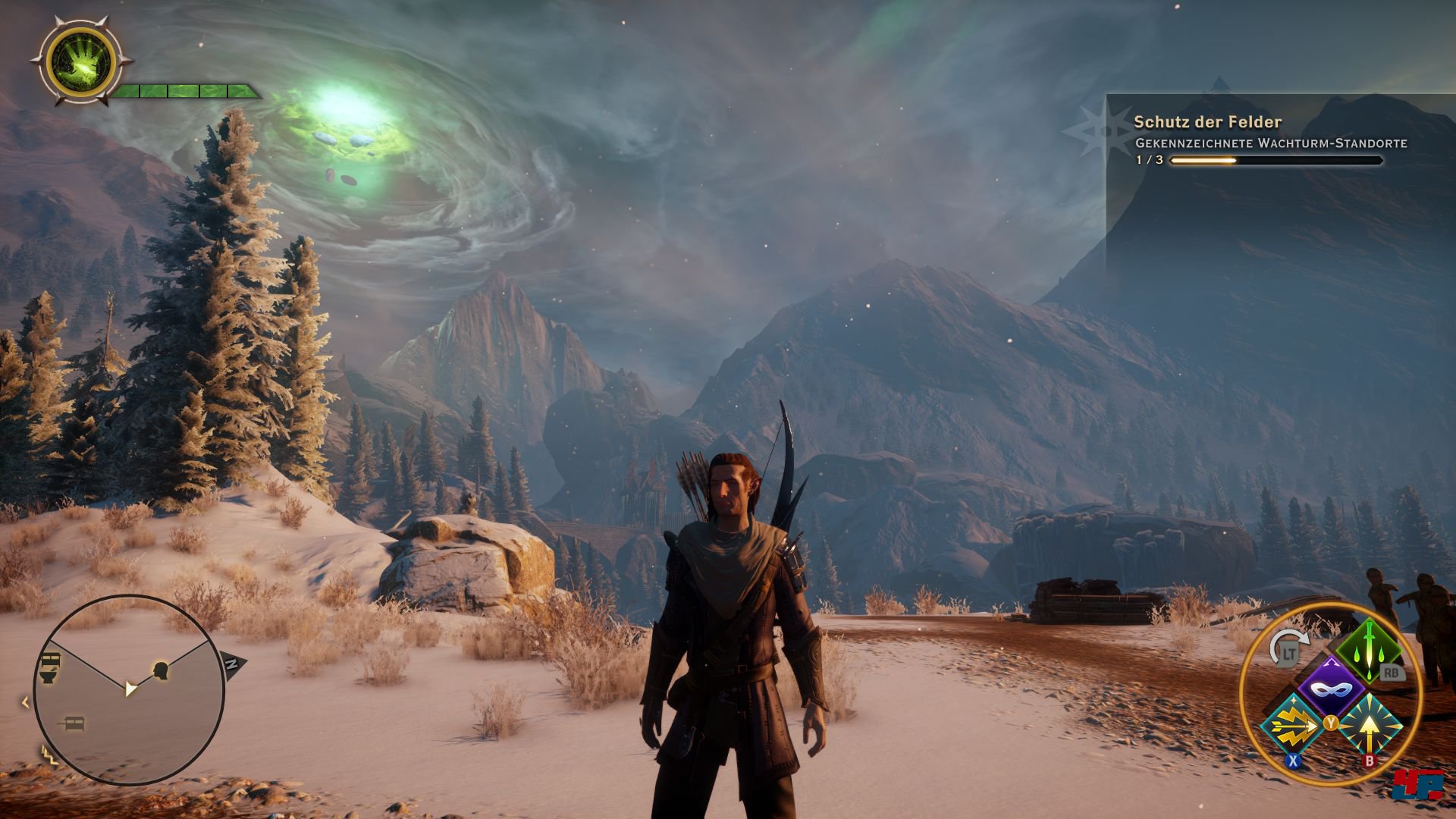Select the head silhouette marker on minimap
Screen dimensions: 1456x819
160,670
